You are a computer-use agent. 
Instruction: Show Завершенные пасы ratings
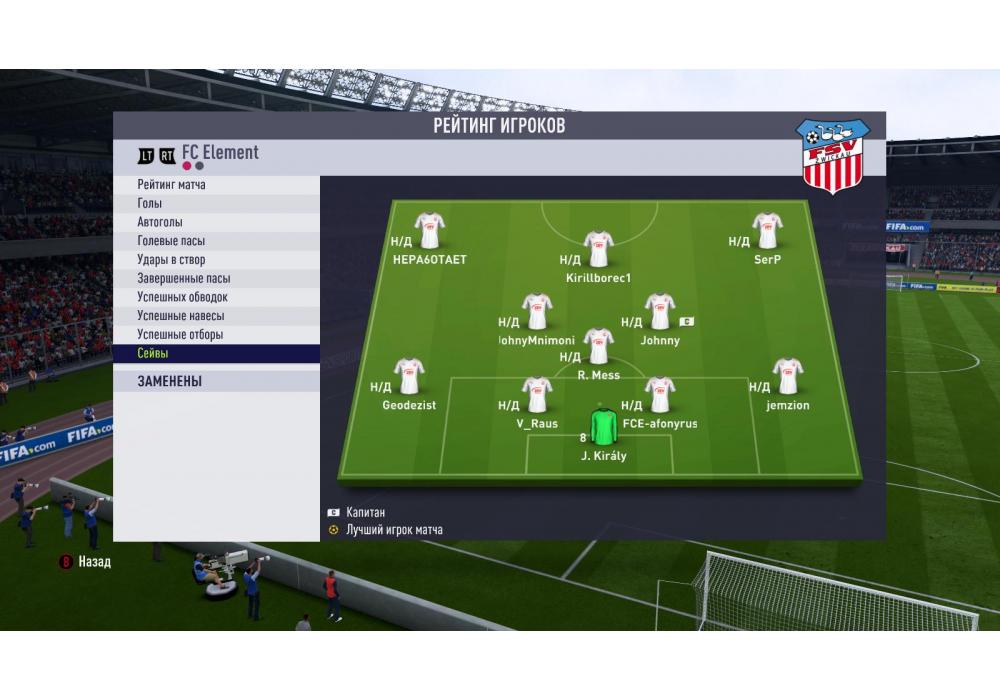coord(216,279)
